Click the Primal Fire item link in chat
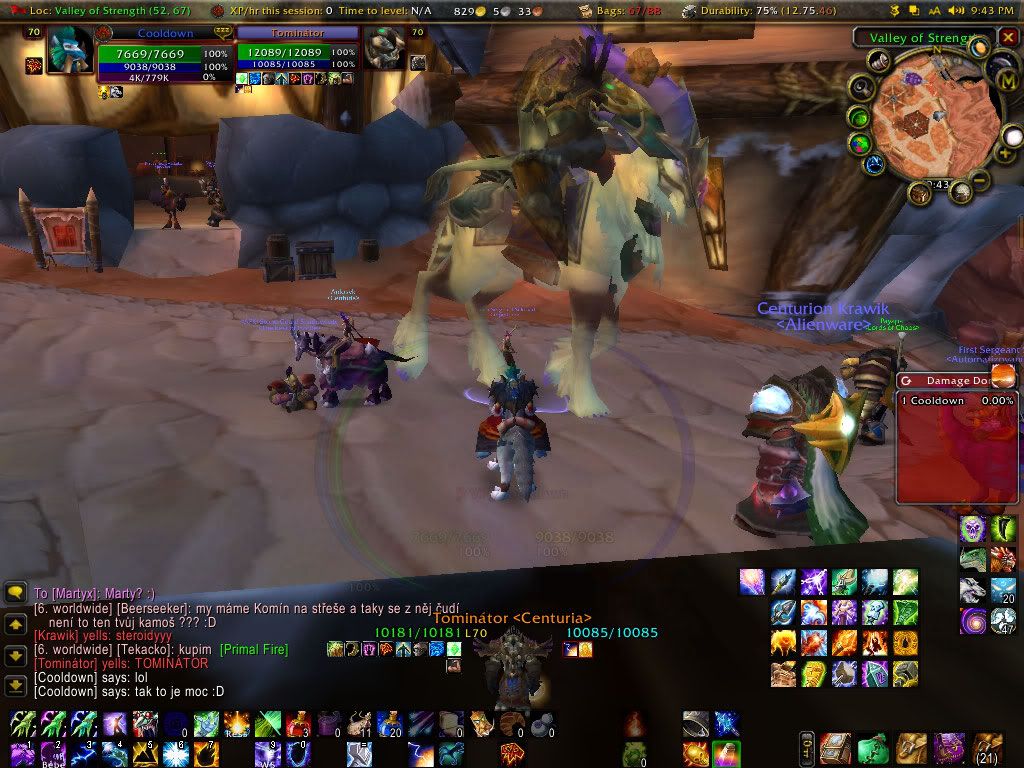1024x768 pixels. click(254, 650)
